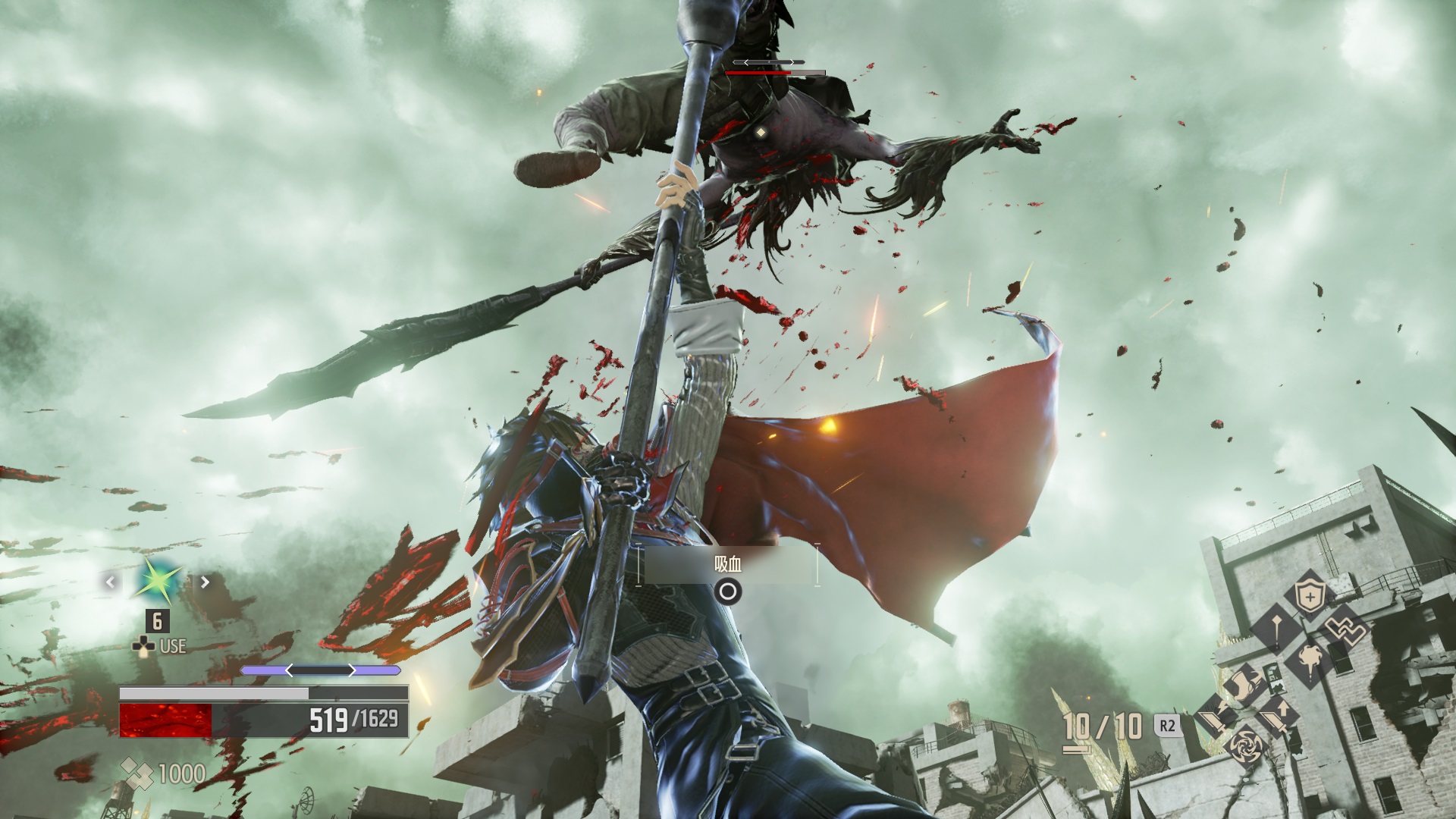Select the interlocking chevrons Gift icon
This screenshot has height=819, width=1456.
pyautogui.click(x=1345, y=629)
